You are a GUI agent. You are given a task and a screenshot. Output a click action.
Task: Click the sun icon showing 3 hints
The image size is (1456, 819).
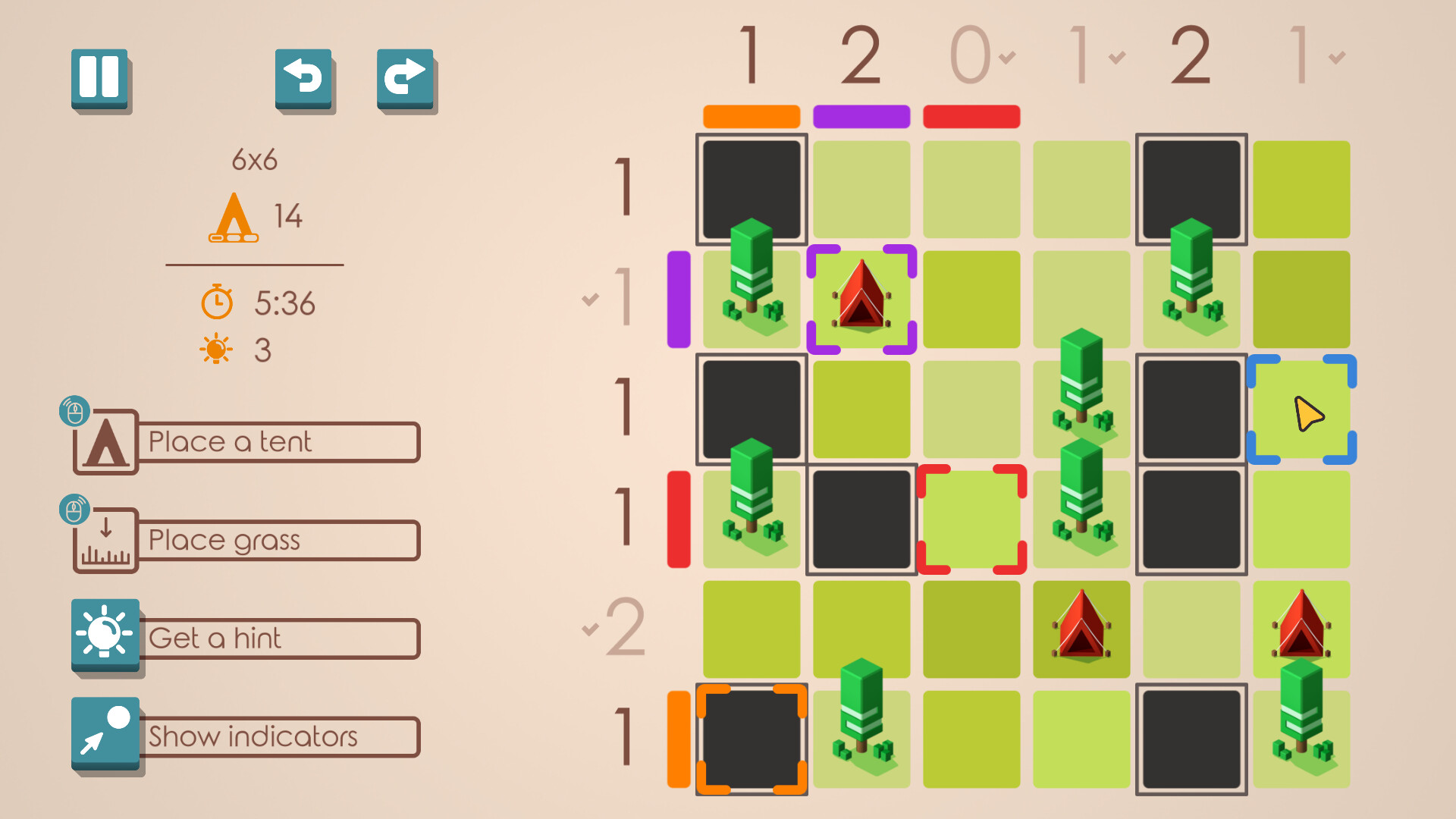[x=216, y=349]
